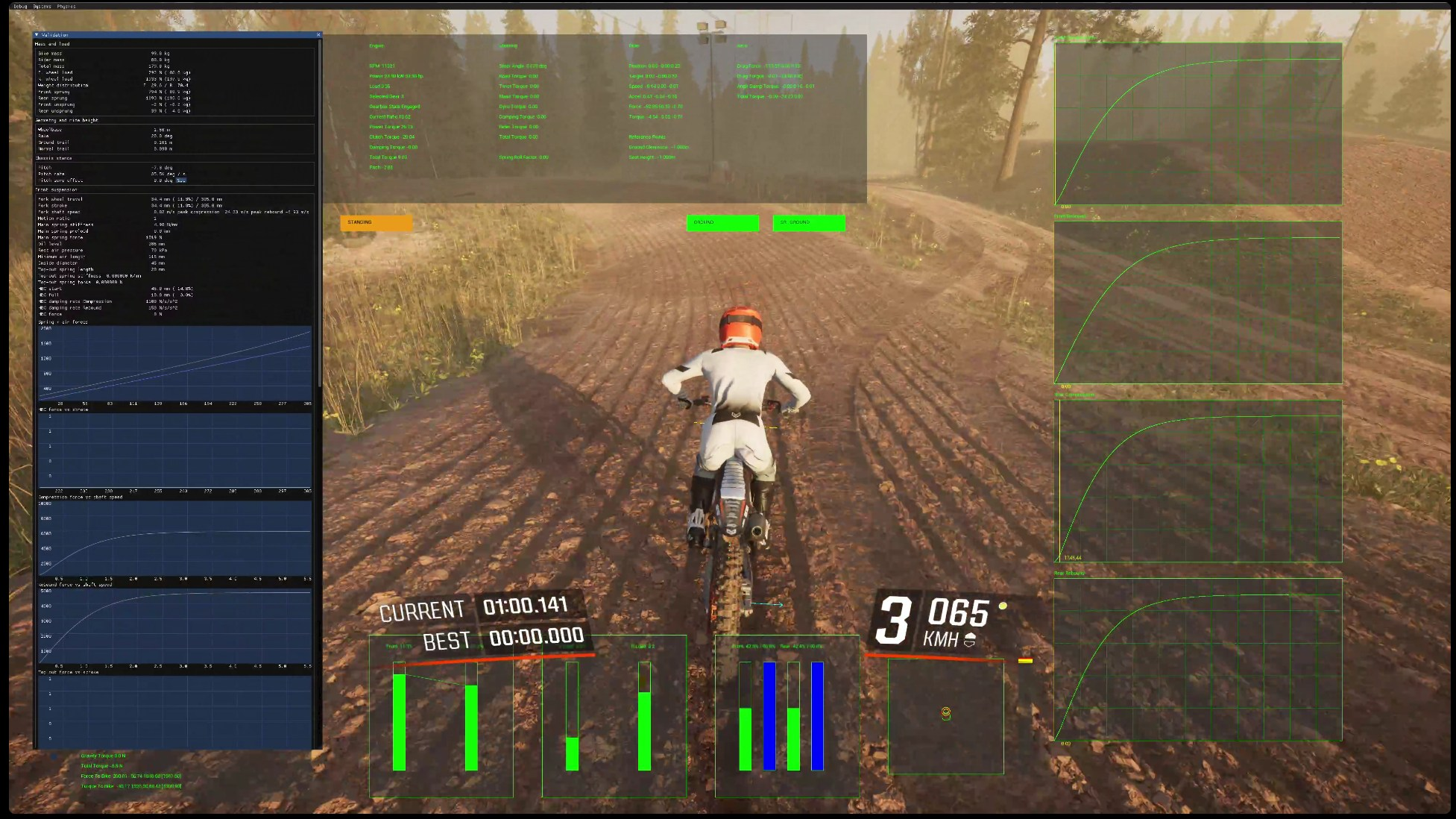
Task: Close the Validation window
Action: click(318, 35)
